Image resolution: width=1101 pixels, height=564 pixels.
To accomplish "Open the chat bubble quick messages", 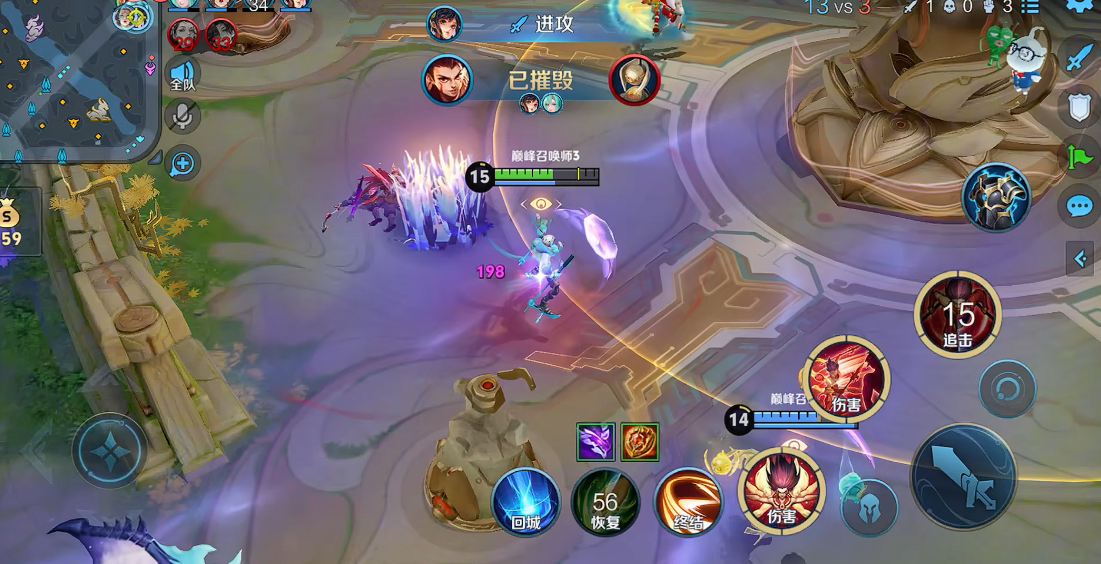I will pyautogui.click(x=1078, y=207).
